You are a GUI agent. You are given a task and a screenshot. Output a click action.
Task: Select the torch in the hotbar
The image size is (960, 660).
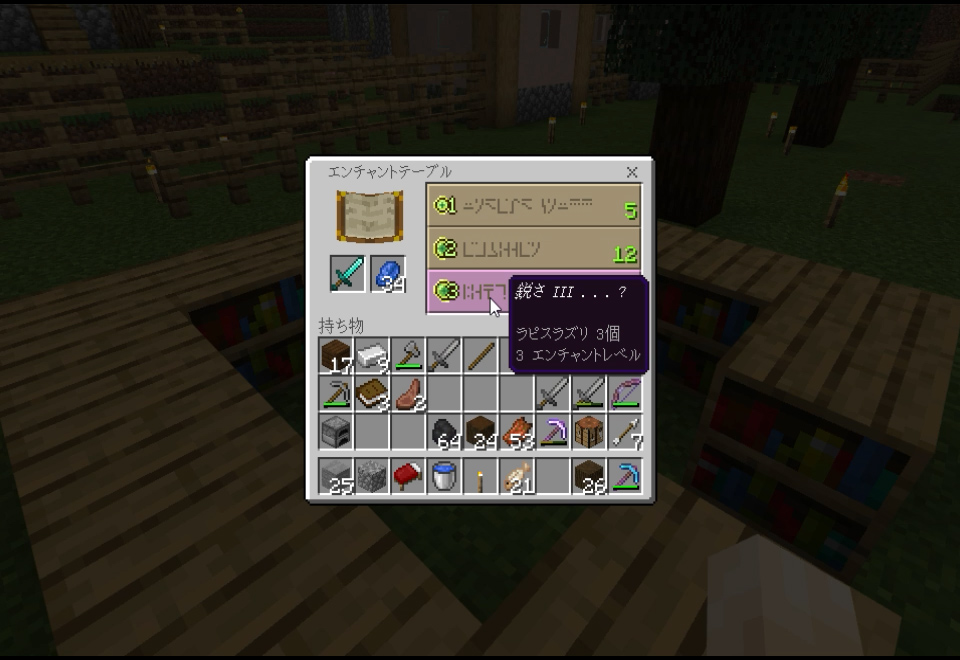(481, 476)
